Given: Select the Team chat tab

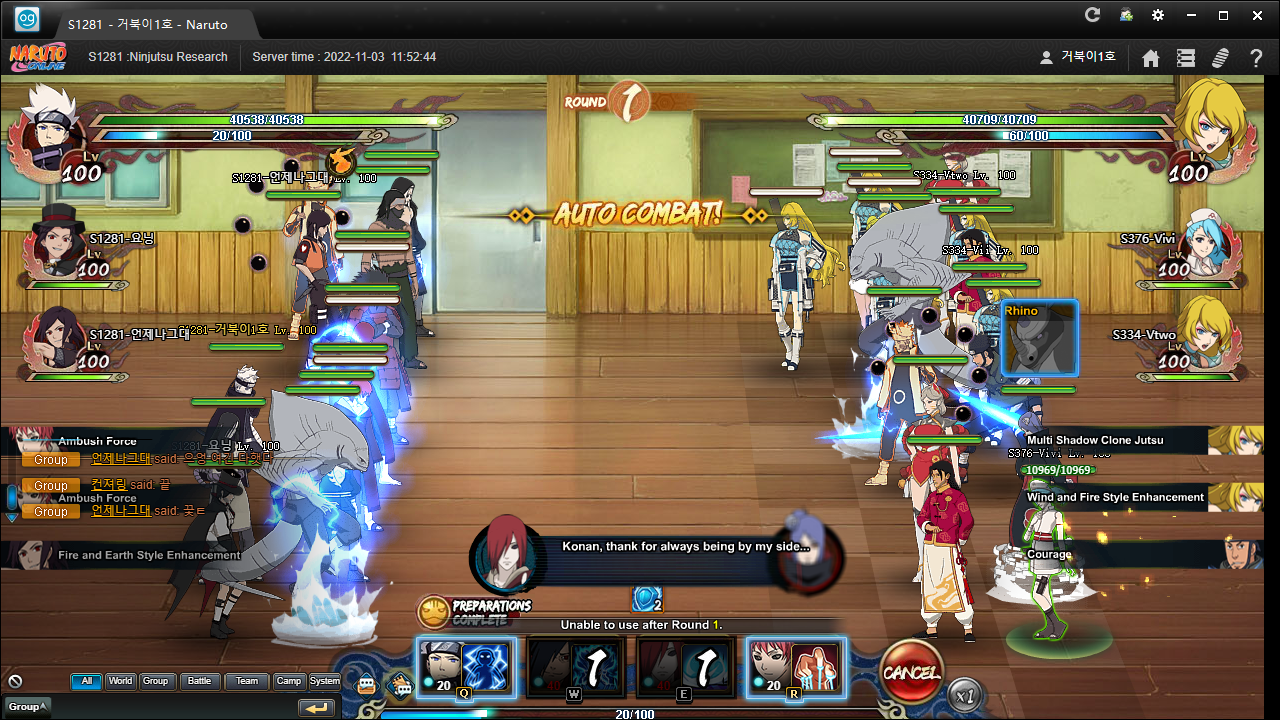Looking at the screenshot, I should (x=246, y=681).
